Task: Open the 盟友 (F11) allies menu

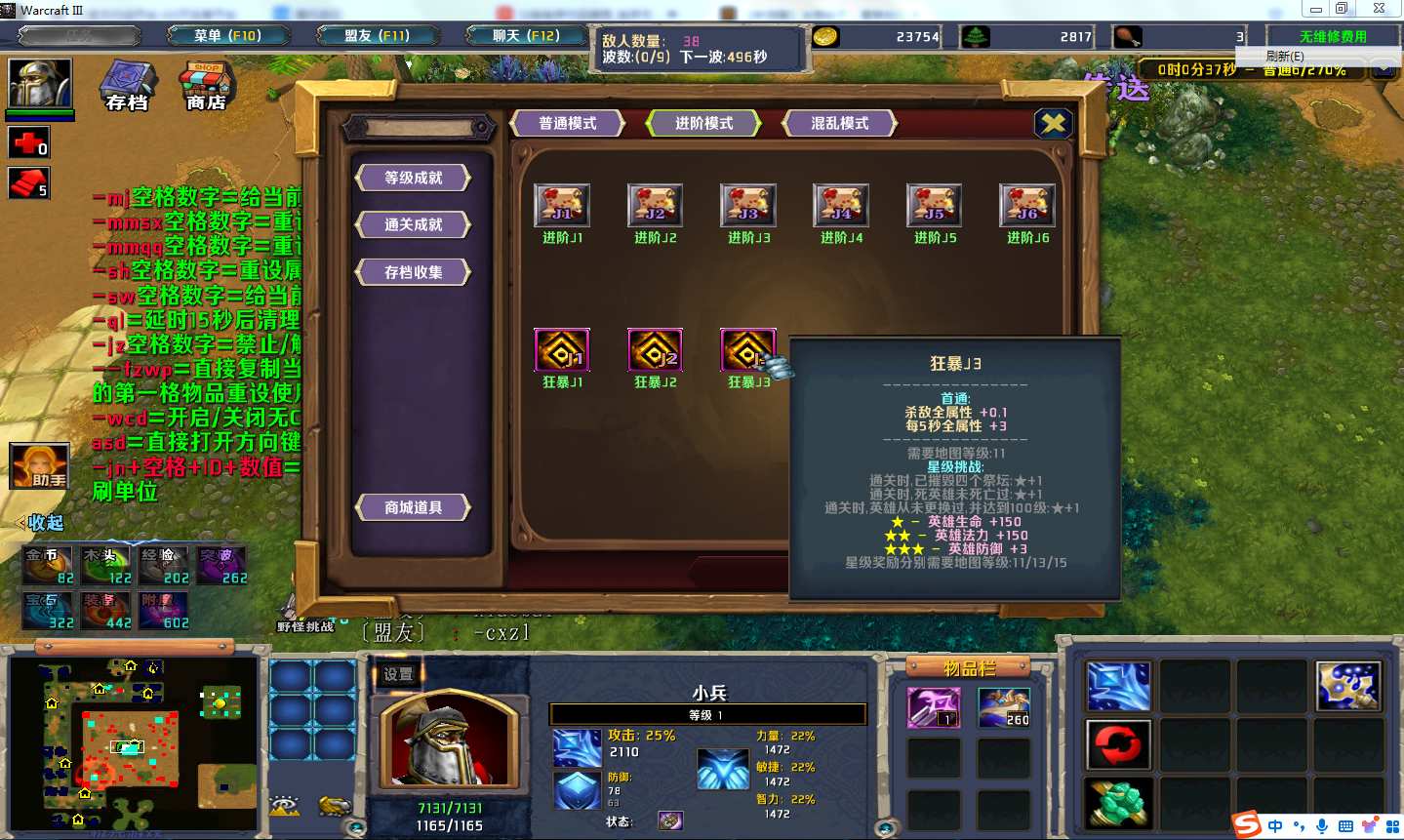Action: click(x=377, y=36)
